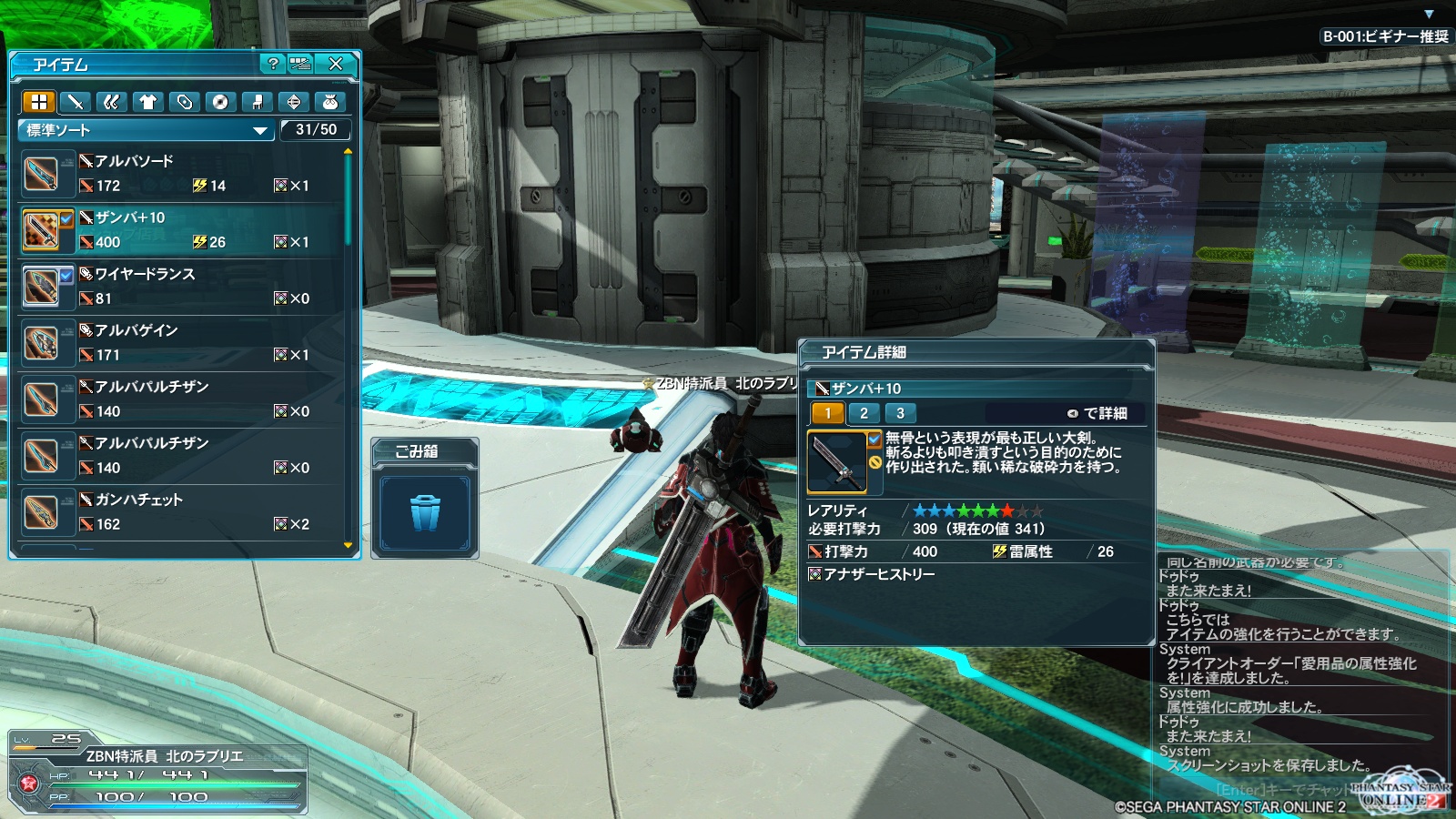Viewport: 1456px width, 819px height.
Task: Select the all-items grid category tab
Action: click(39, 102)
